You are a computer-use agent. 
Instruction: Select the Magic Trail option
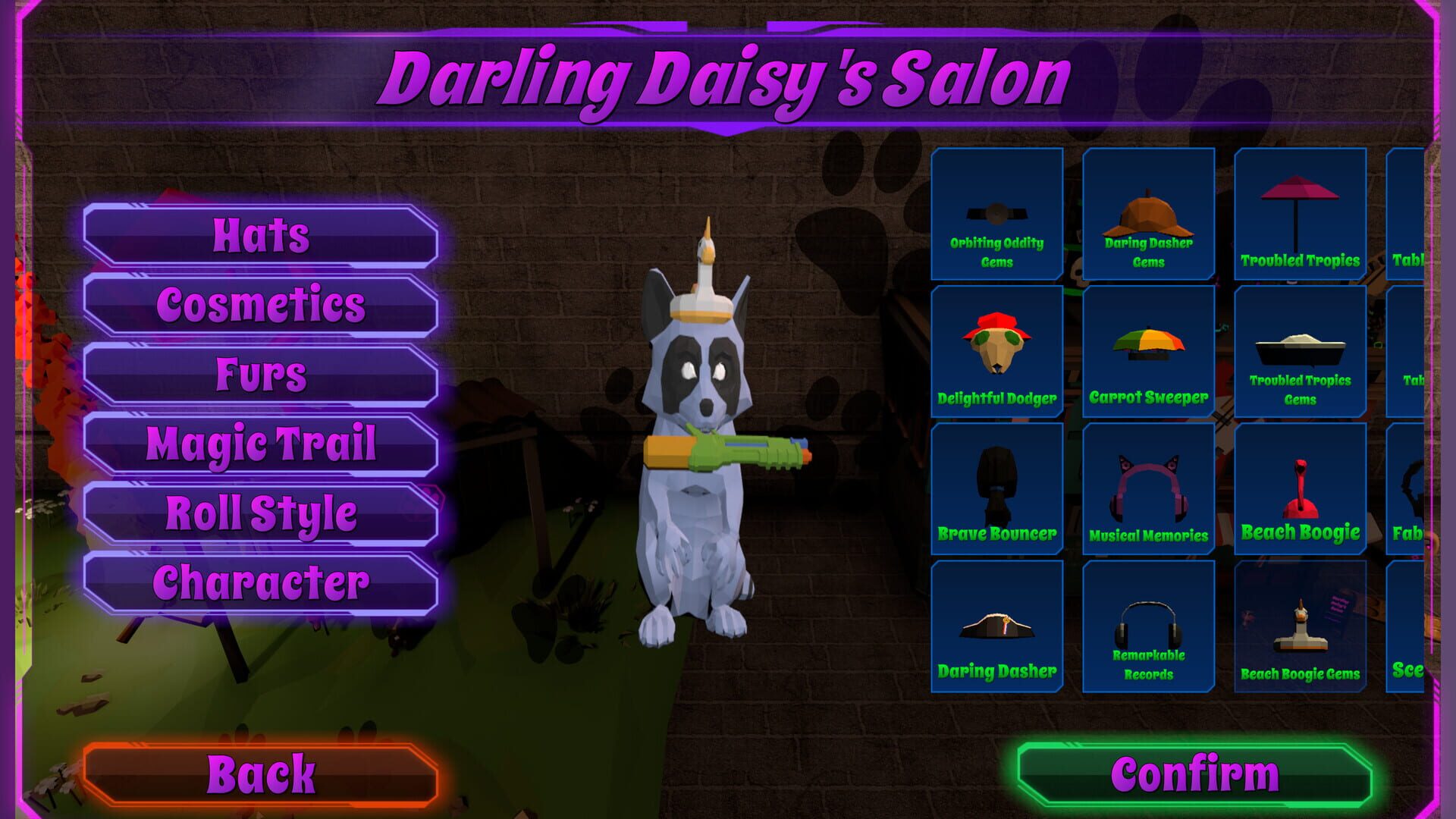pos(262,444)
